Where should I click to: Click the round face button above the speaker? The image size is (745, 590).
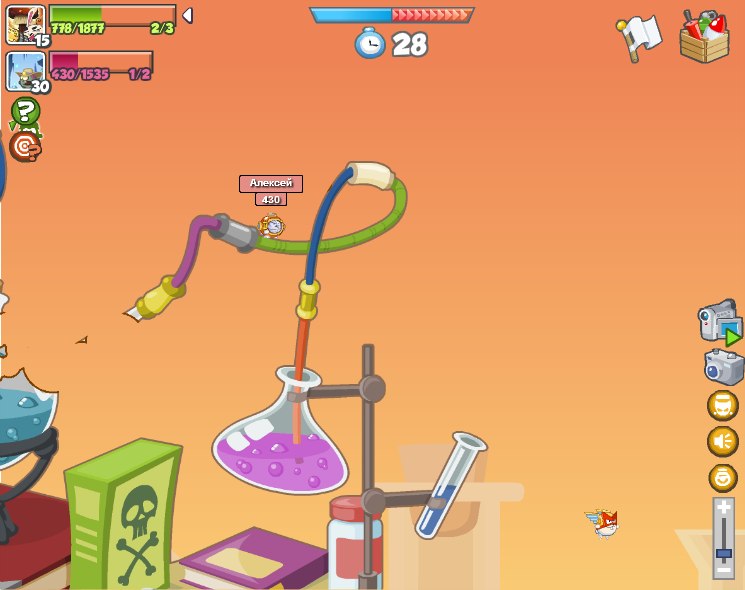(722, 405)
